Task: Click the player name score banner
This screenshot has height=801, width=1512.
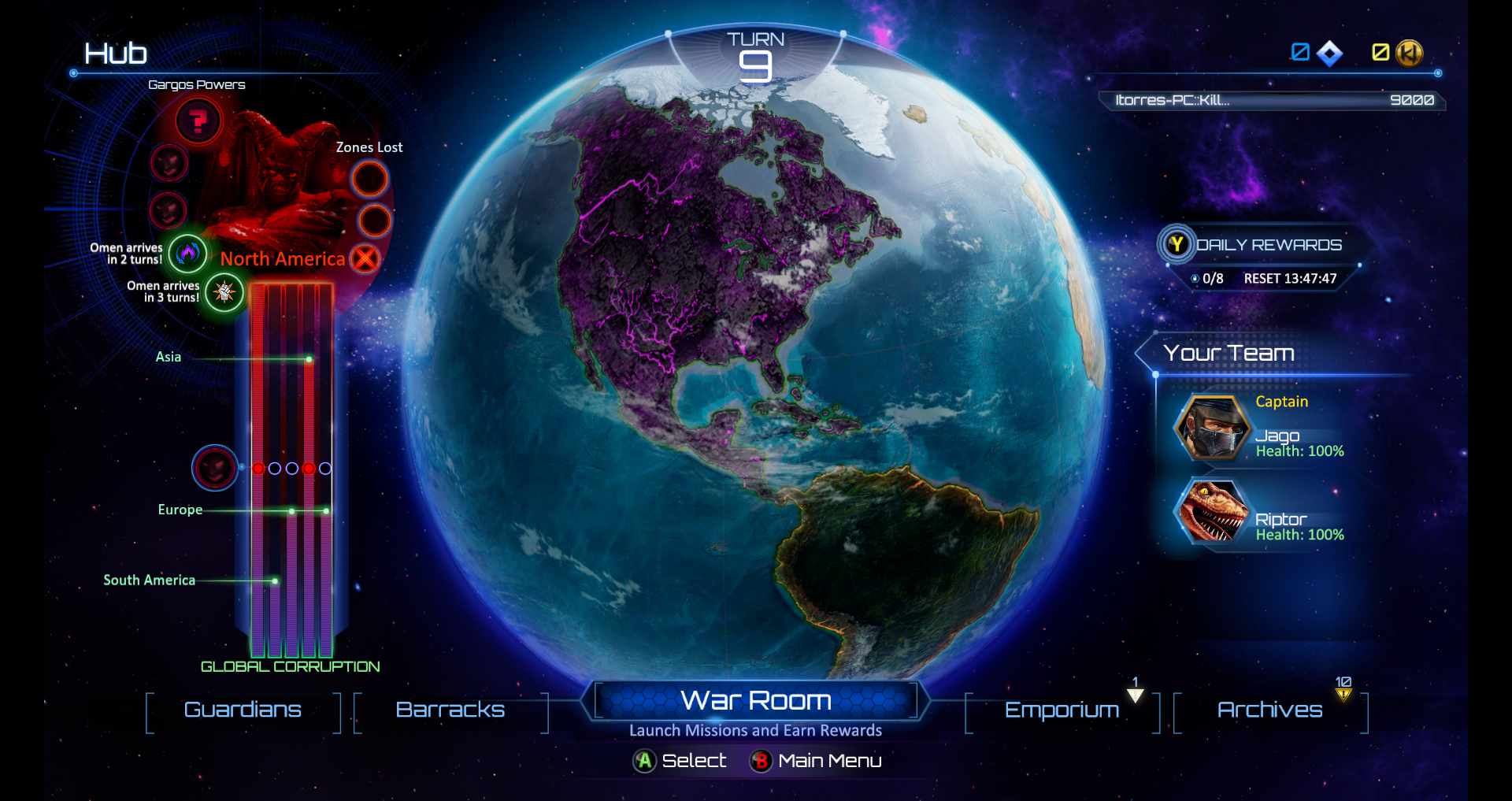Action: (x=1273, y=100)
